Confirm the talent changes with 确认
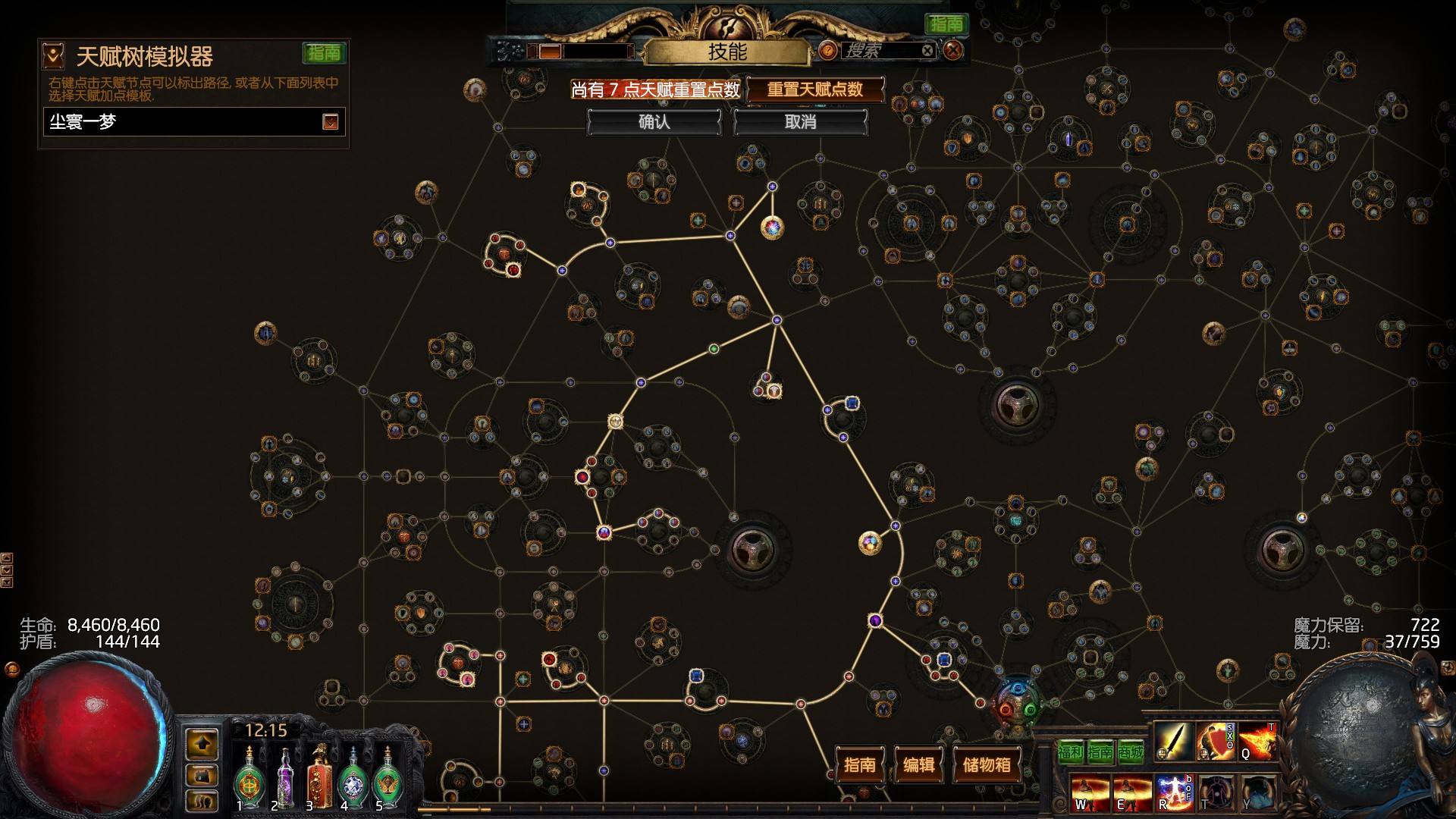This screenshot has width=1456, height=819. coord(654,122)
